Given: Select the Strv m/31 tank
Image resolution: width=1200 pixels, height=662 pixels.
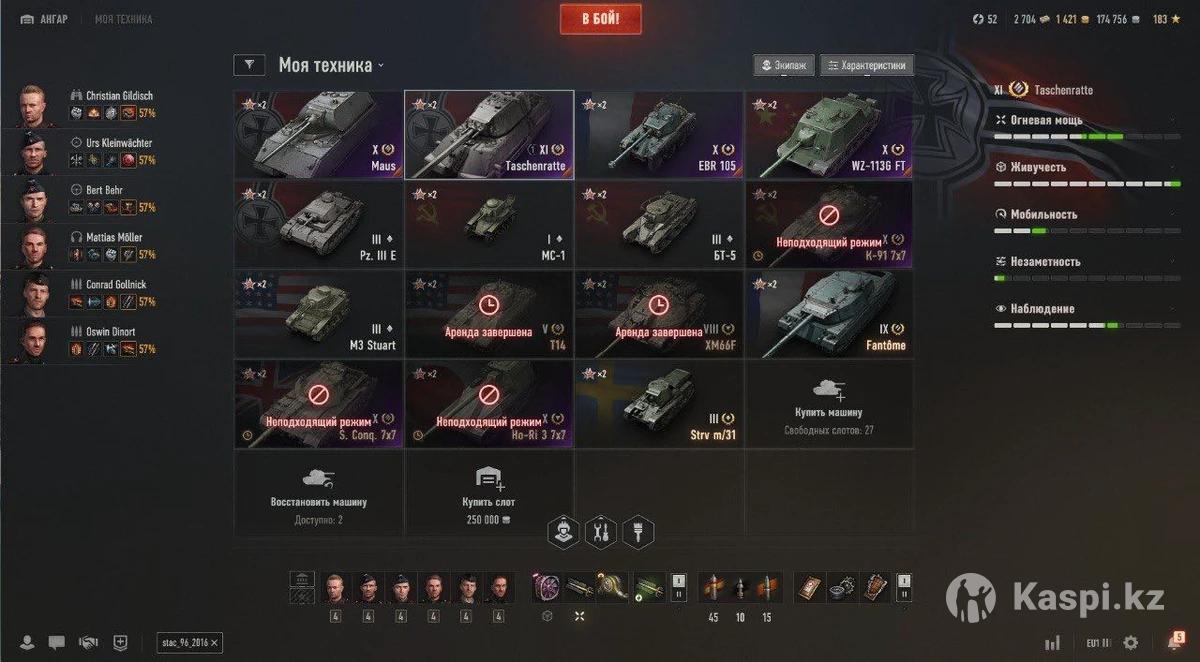Looking at the screenshot, I should pos(659,401).
